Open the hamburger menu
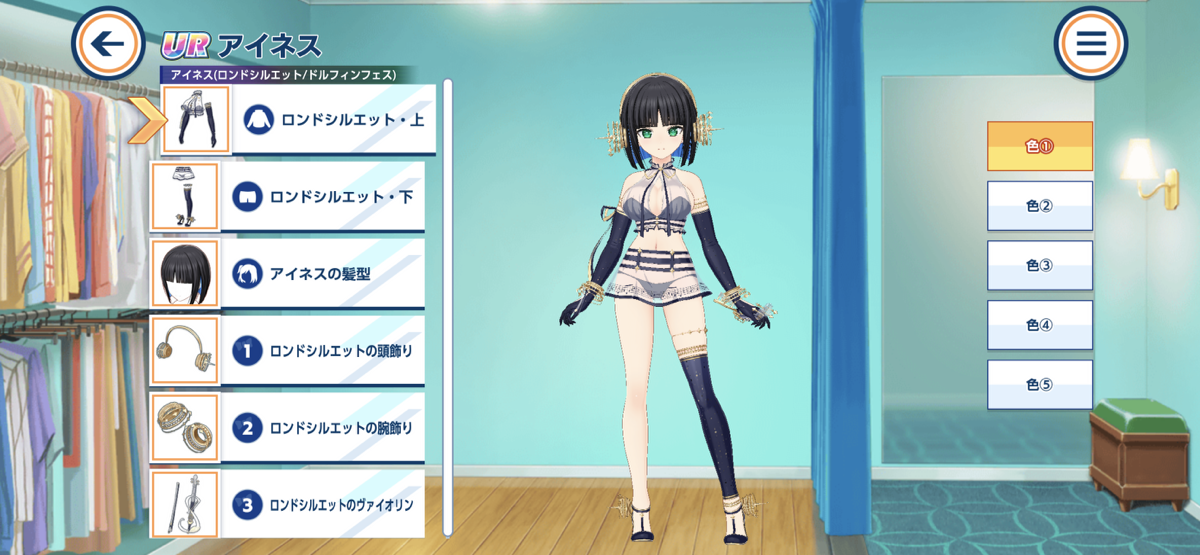This screenshot has height=555, width=1200. [x=1090, y=43]
